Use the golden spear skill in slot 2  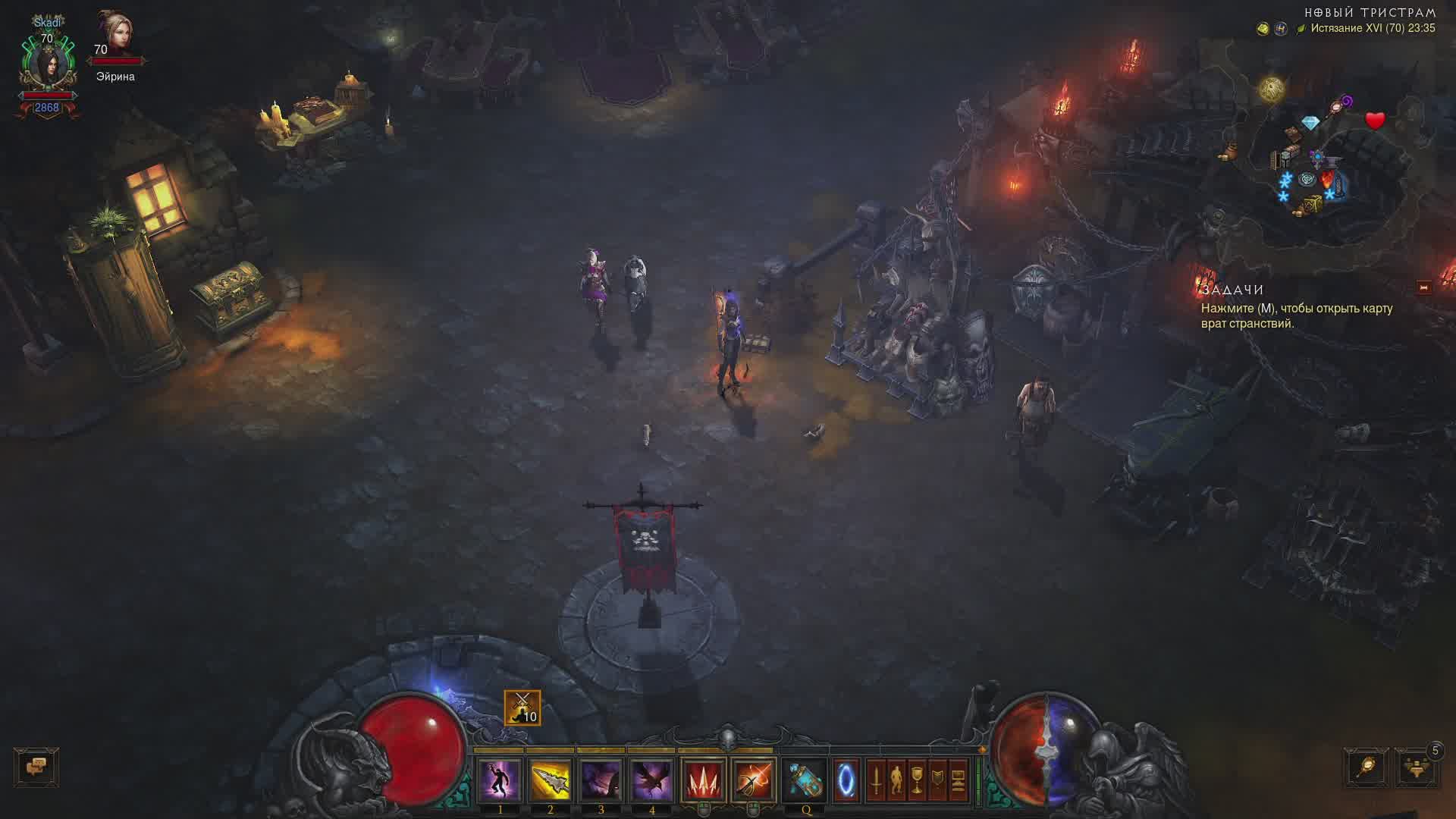(x=550, y=780)
